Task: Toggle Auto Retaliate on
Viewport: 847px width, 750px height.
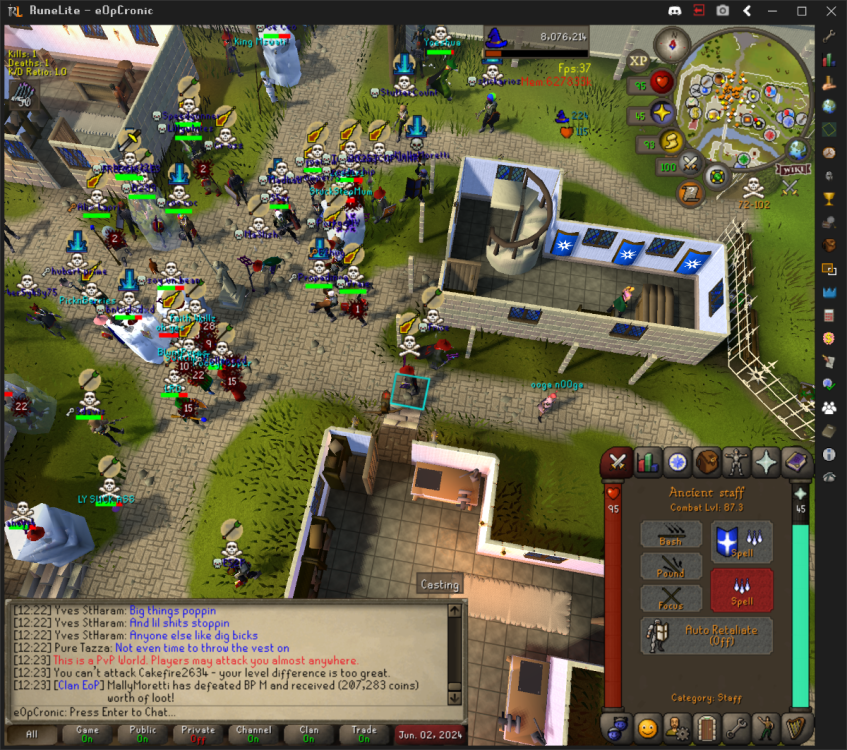Action: pos(707,635)
